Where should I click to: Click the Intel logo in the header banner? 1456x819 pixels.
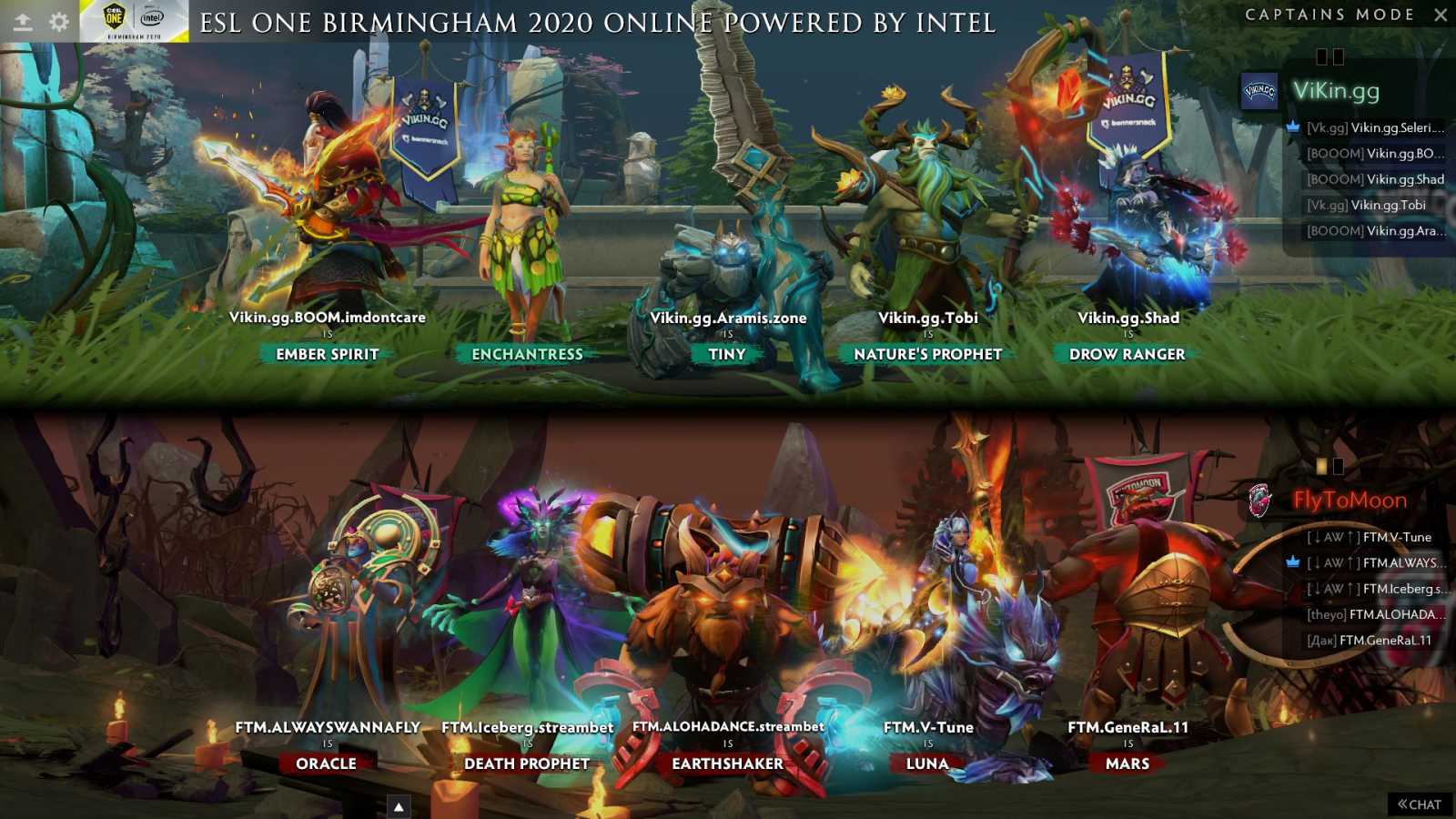150,17
